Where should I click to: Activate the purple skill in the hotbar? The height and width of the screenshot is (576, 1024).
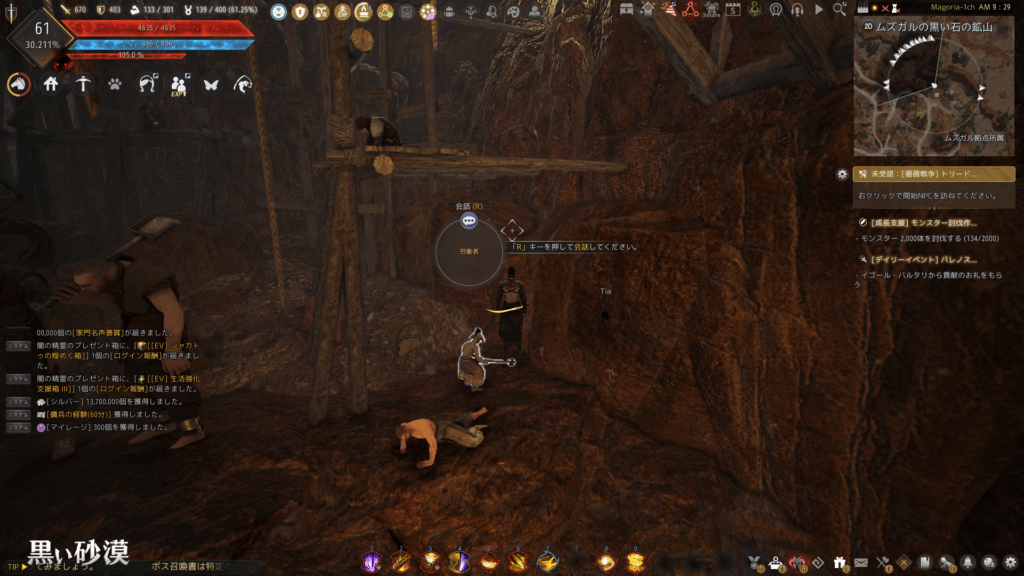371,562
